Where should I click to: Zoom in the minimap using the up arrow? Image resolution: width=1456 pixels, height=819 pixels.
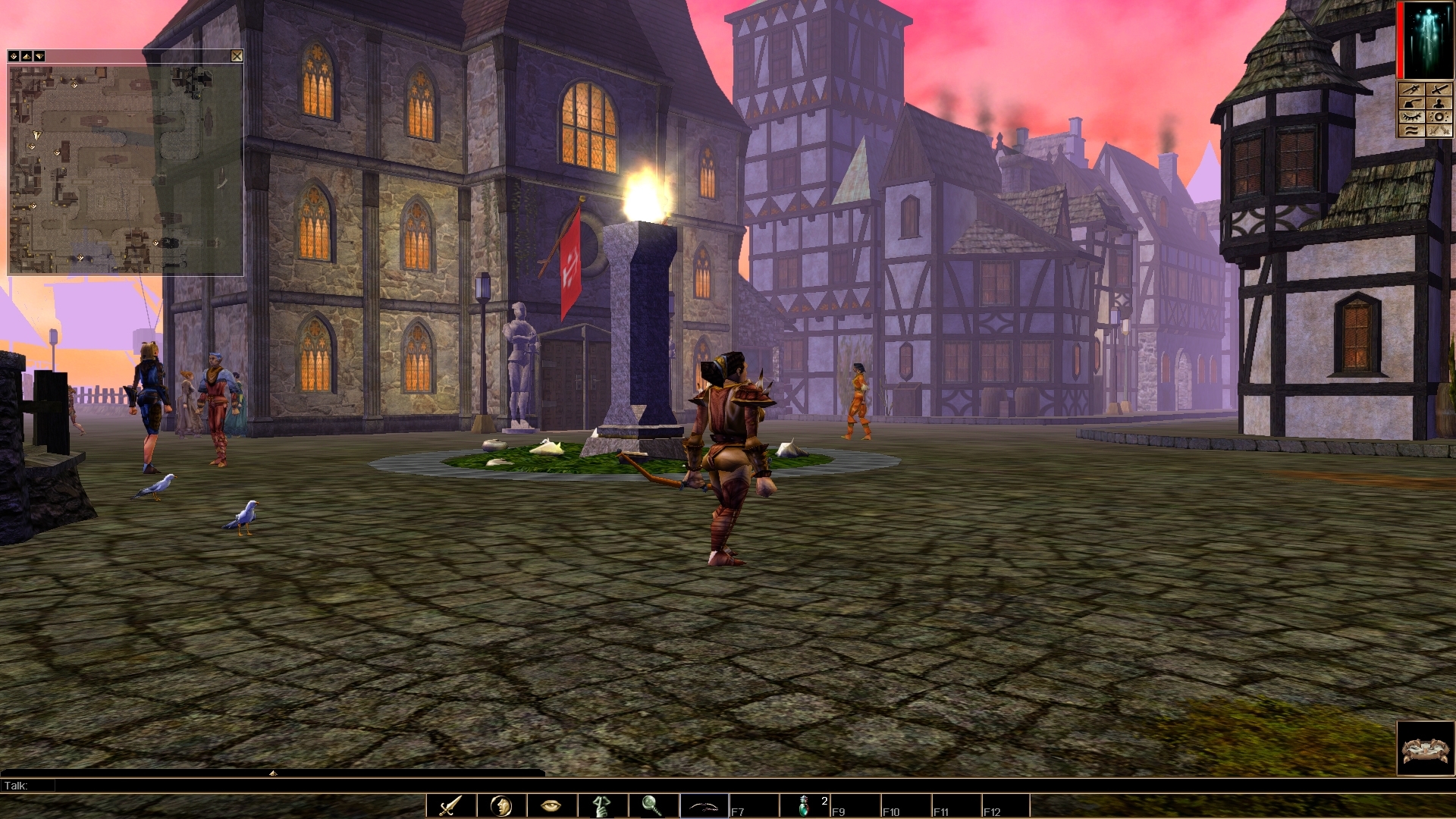(x=27, y=56)
